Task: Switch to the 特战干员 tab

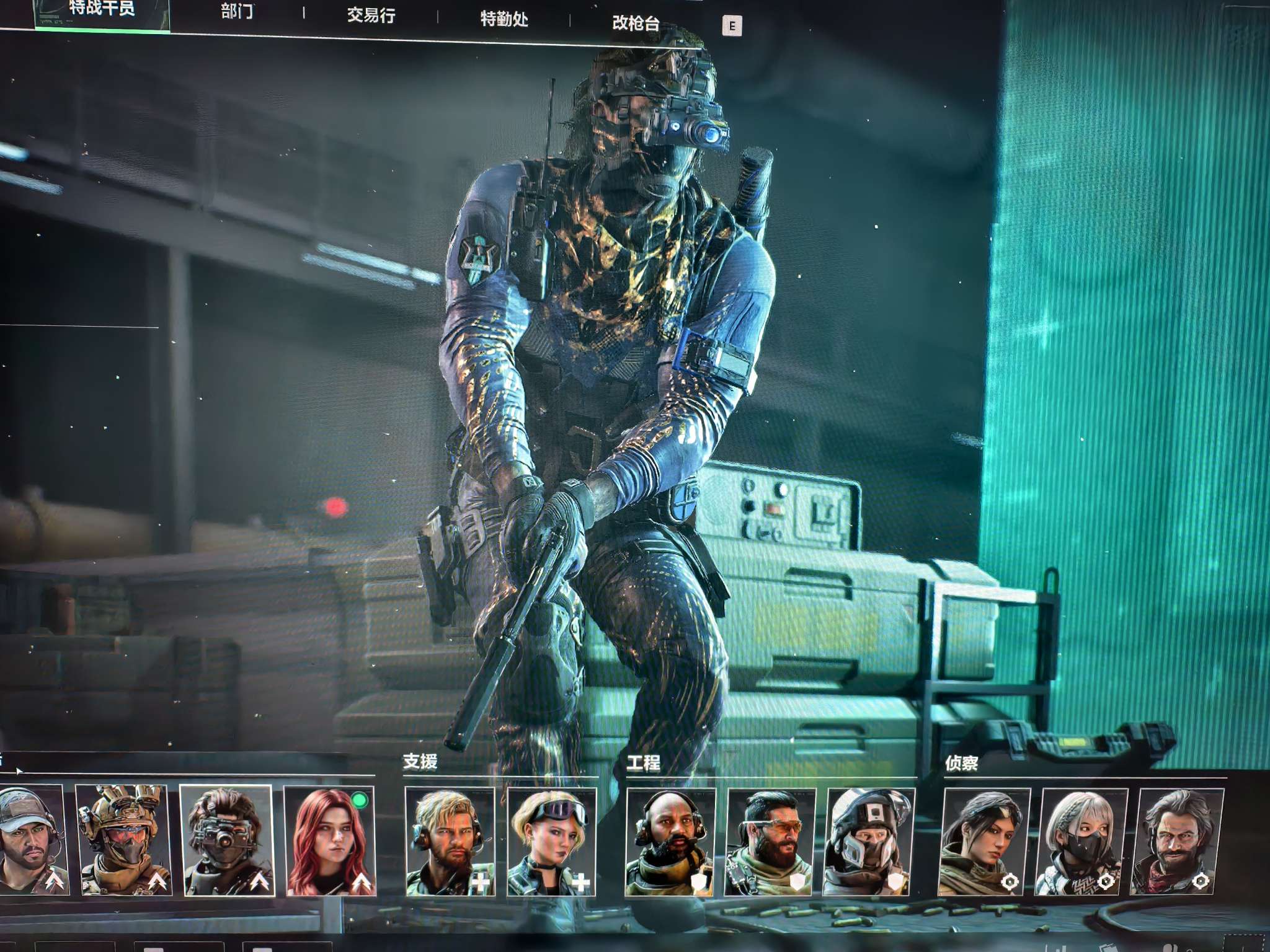Action: click(102, 9)
